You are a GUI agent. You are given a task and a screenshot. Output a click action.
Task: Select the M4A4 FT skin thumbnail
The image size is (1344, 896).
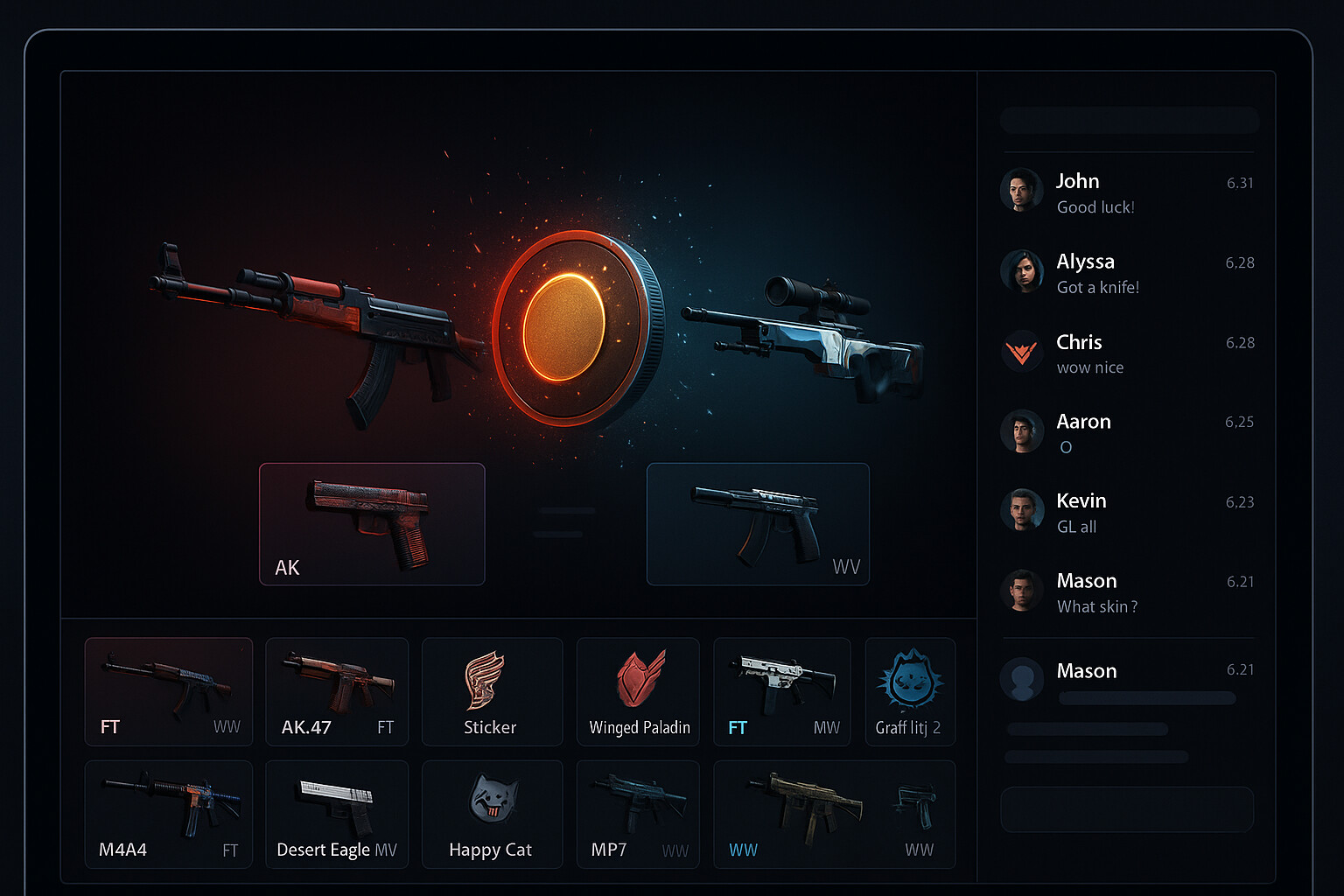point(168,814)
